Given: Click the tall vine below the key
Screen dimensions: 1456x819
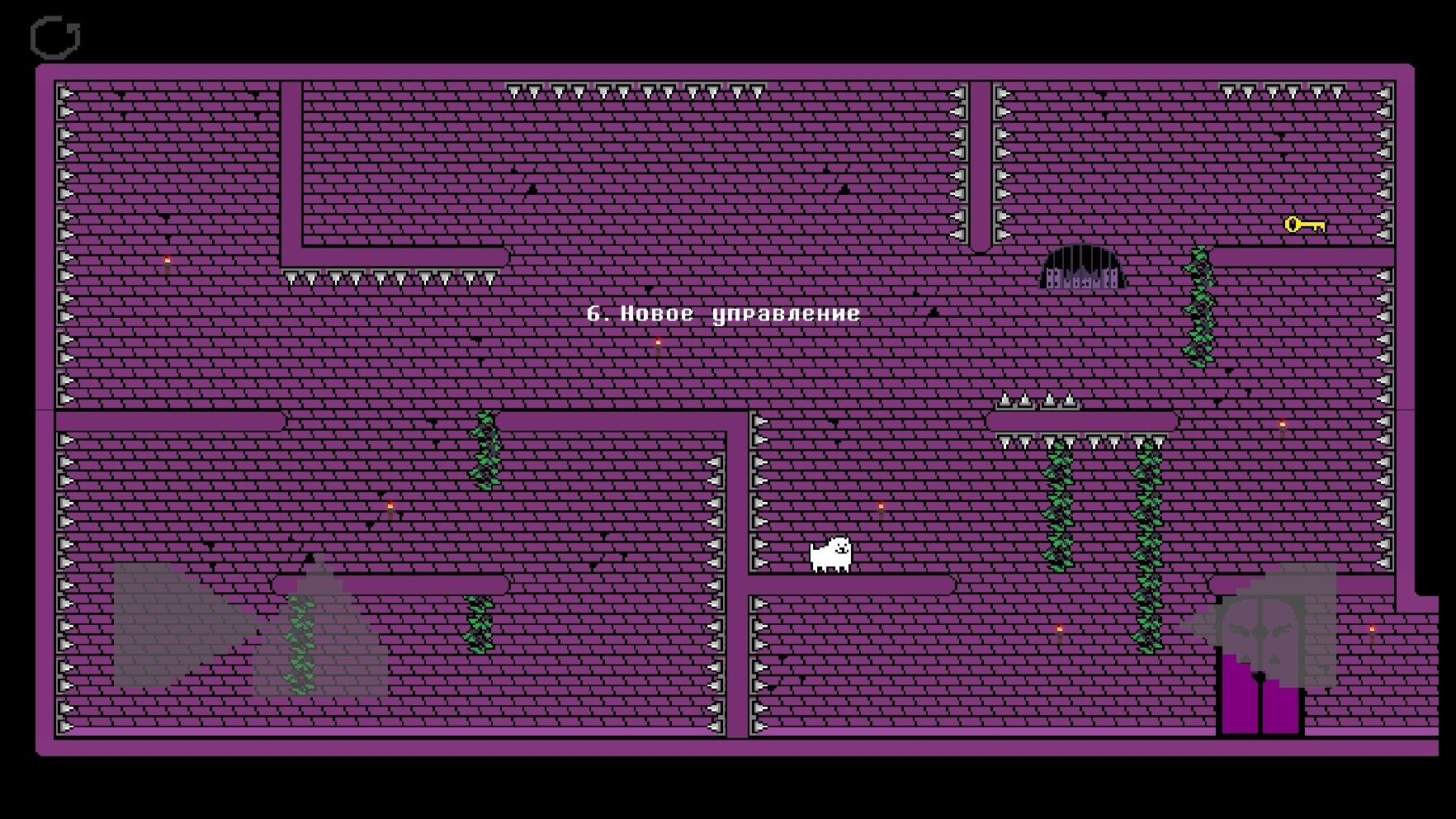Looking at the screenshot, I should (1197, 305).
